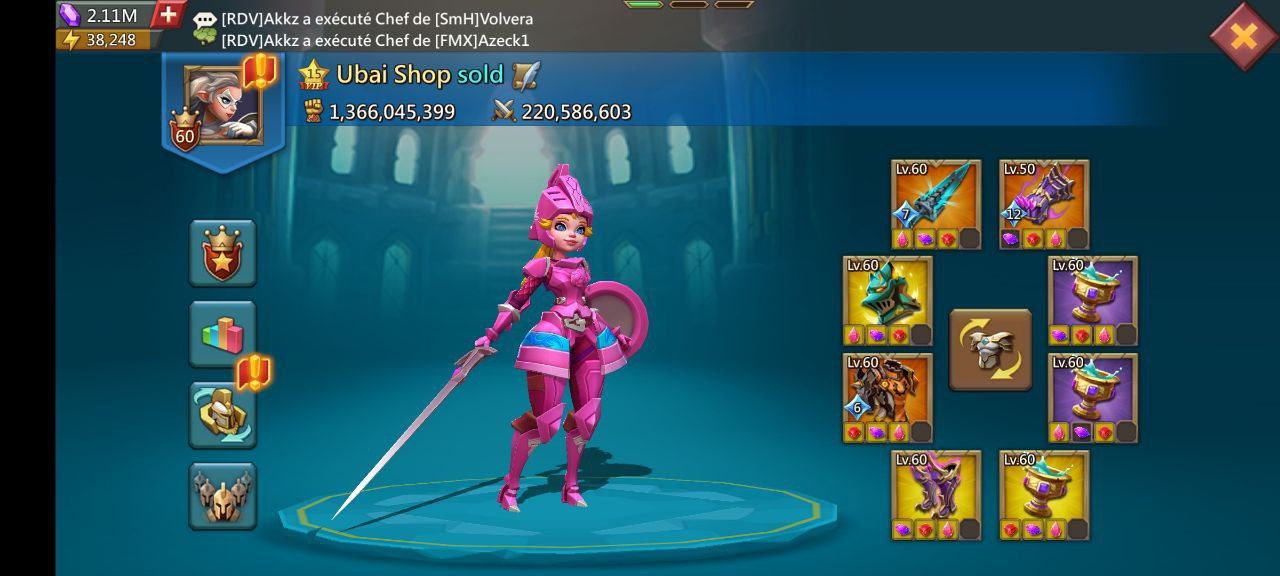The height and width of the screenshot is (576, 1280).
Task: Open the golden armor swap button with alert
Action: [x=223, y=414]
